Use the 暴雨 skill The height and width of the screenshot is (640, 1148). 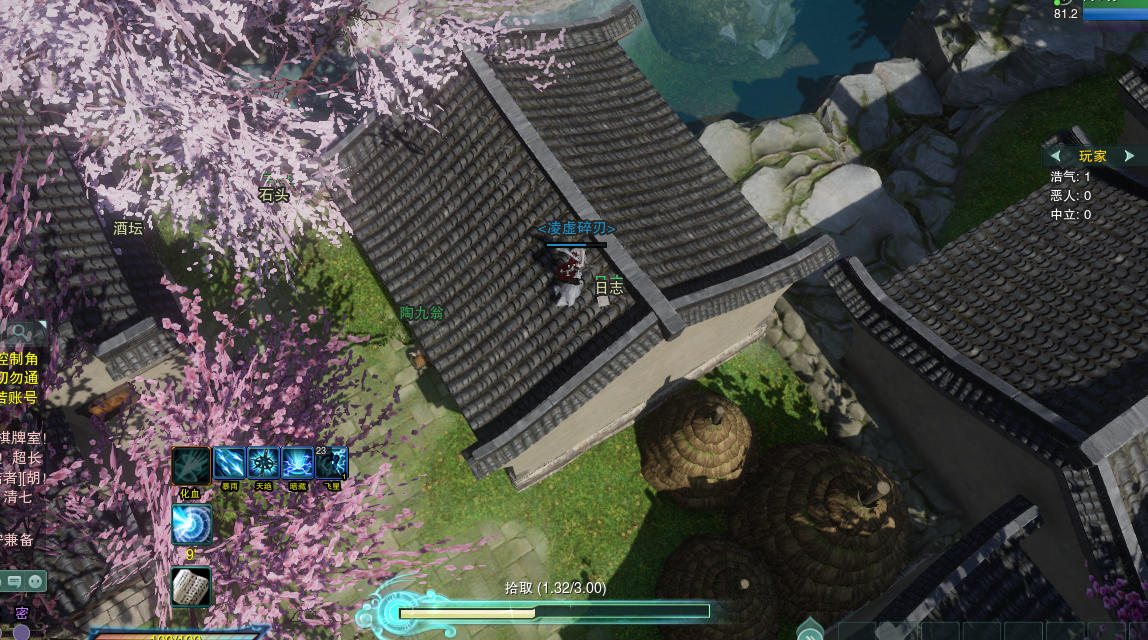(230, 463)
